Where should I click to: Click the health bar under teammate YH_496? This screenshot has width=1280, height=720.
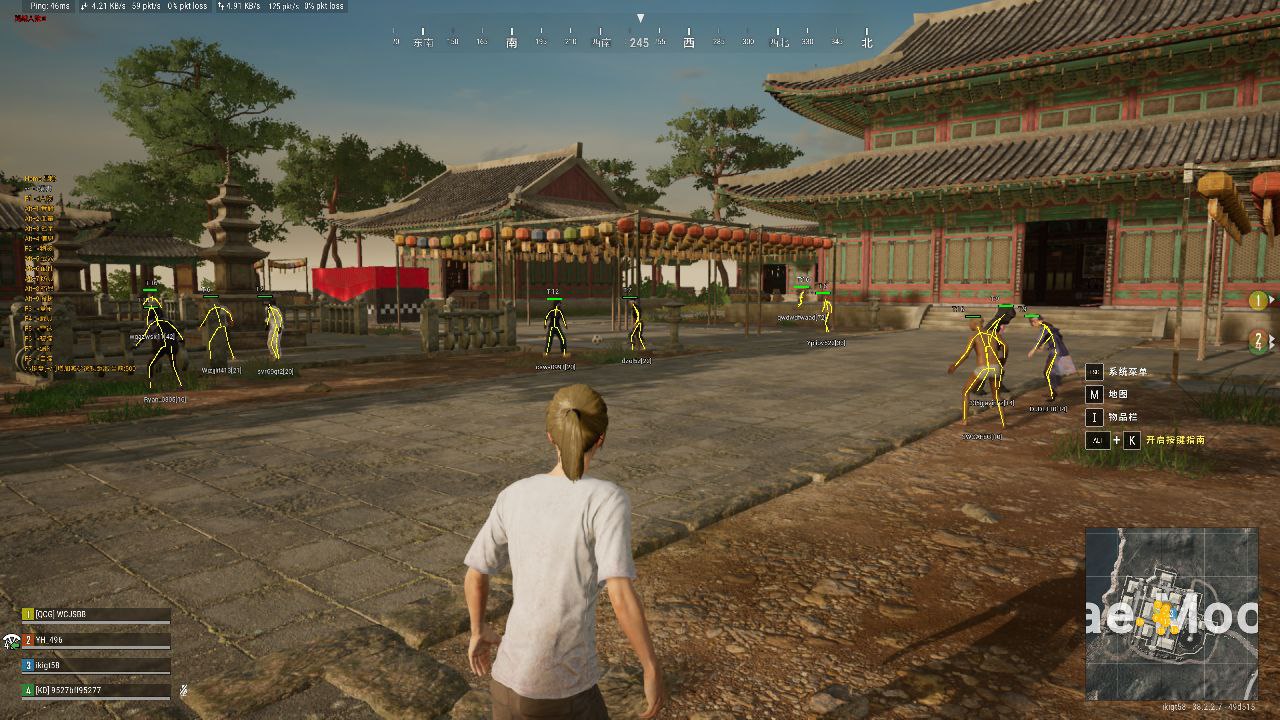click(95, 648)
